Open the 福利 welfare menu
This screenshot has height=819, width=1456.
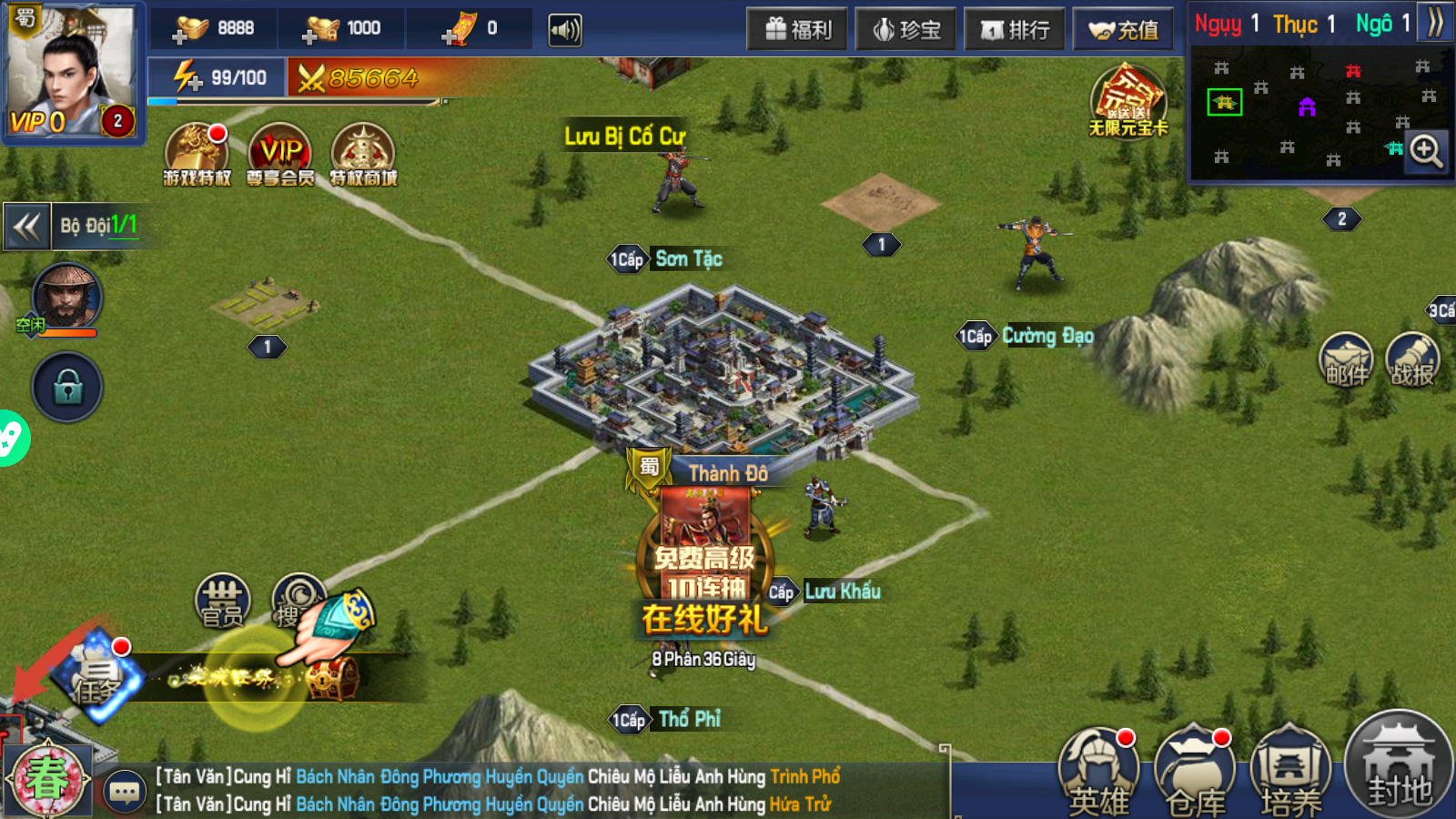(x=797, y=28)
